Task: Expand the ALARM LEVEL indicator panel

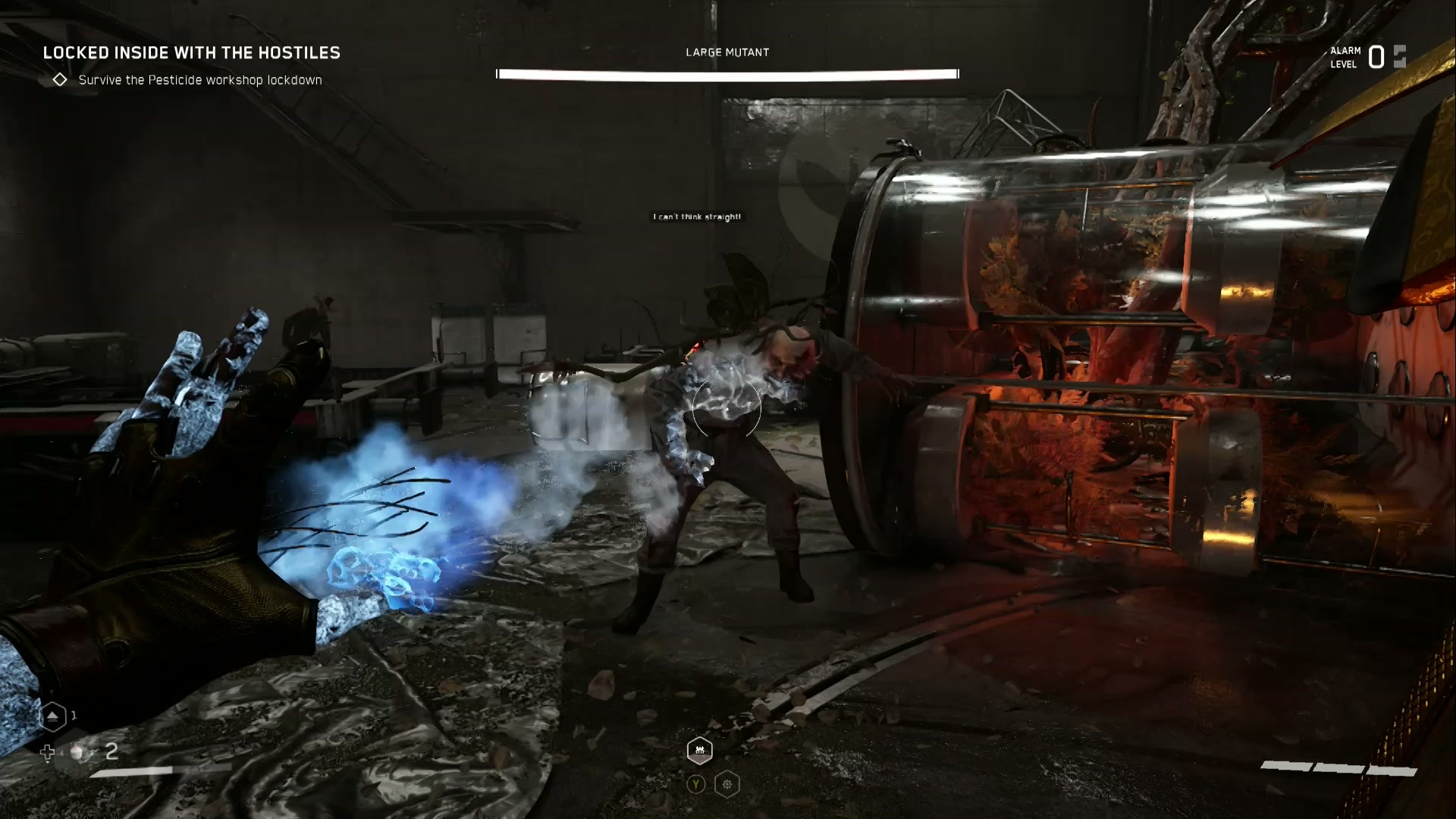Action: coord(1346,55)
